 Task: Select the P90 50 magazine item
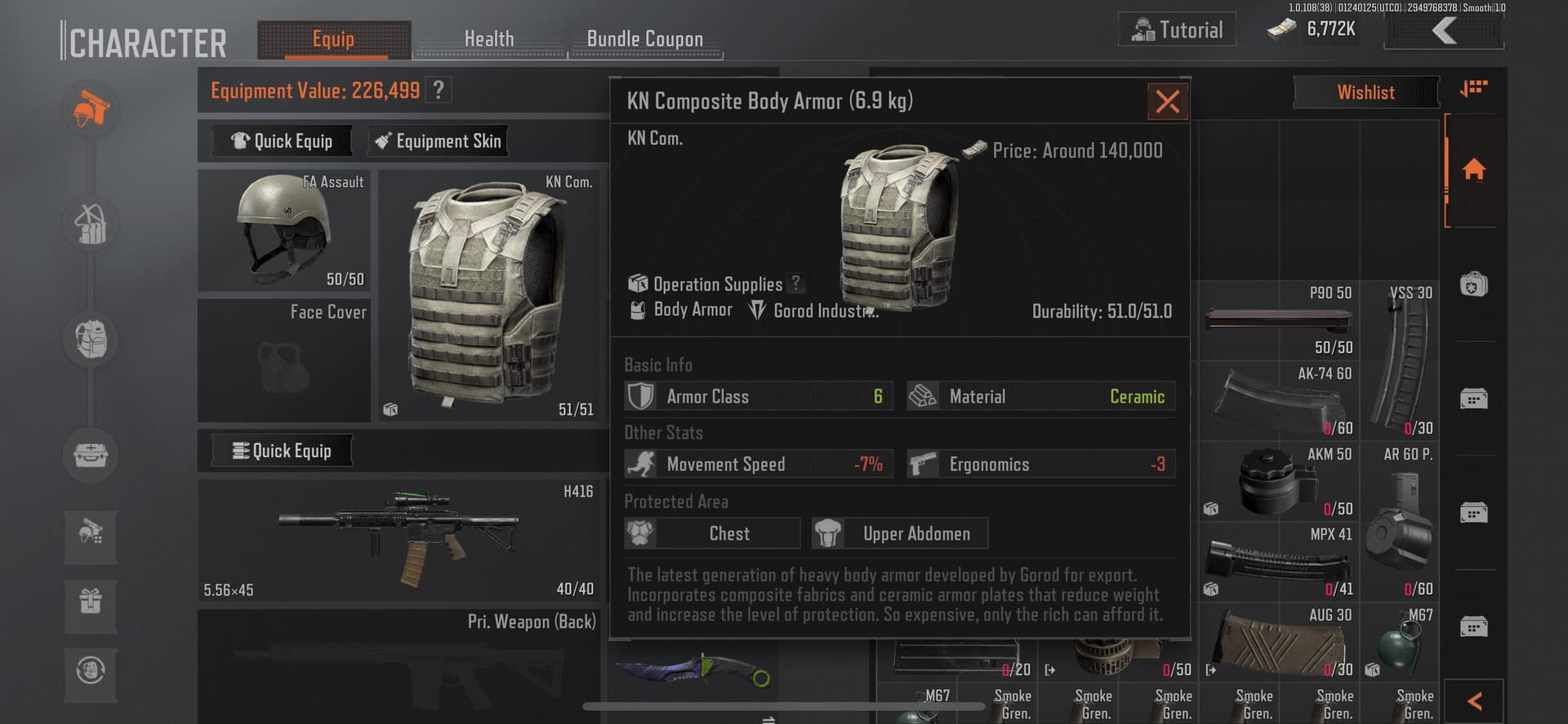pyautogui.click(x=1277, y=319)
